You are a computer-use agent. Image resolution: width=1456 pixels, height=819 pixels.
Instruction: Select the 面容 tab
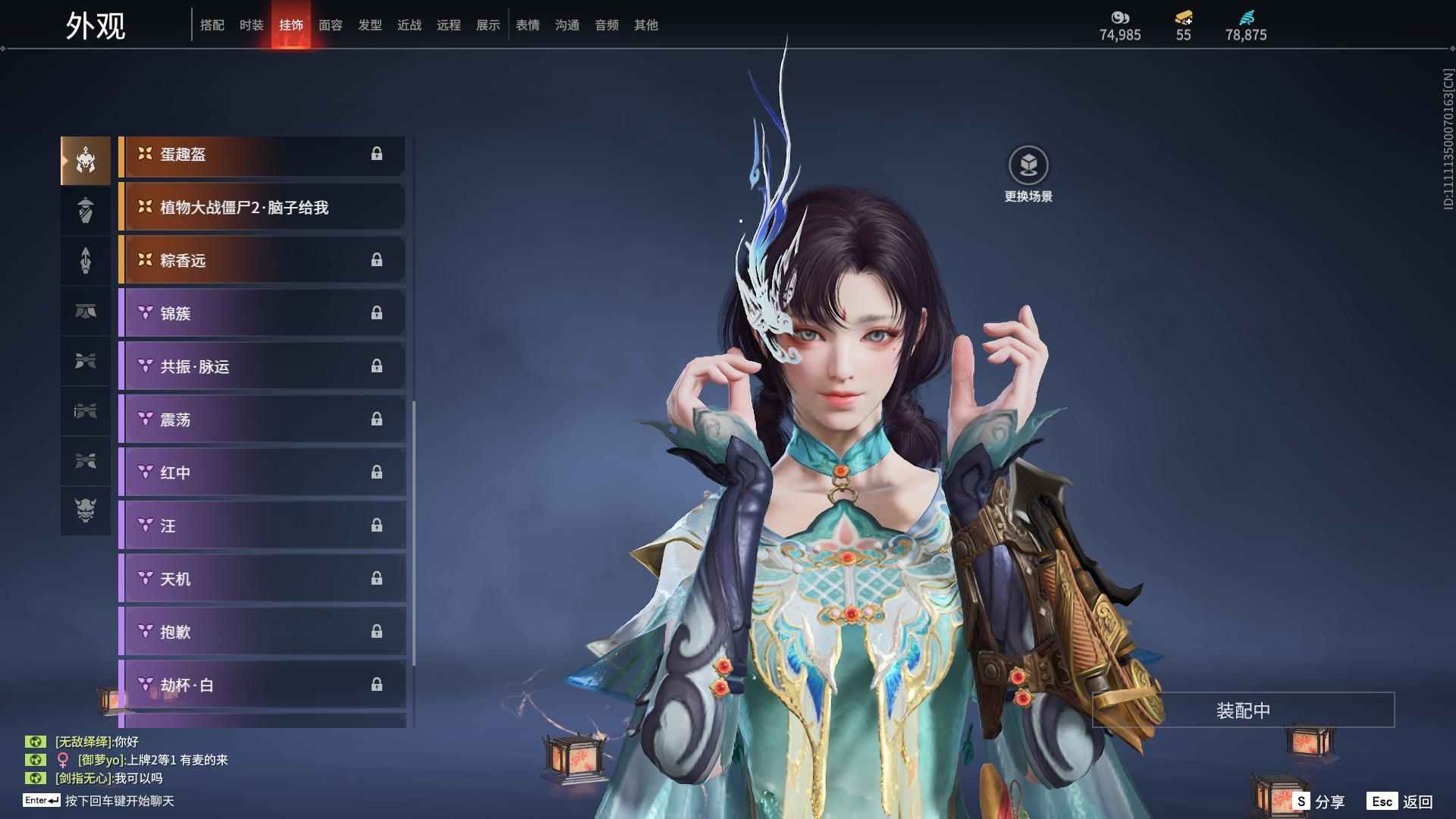click(x=330, y=25)
